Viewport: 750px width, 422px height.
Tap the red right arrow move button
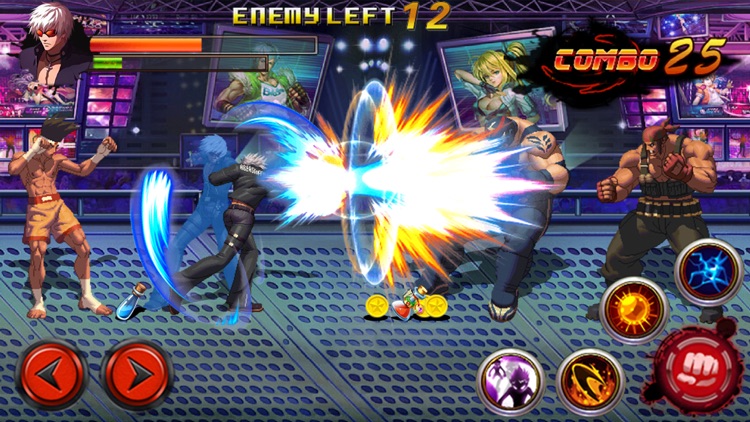(137, 375)
